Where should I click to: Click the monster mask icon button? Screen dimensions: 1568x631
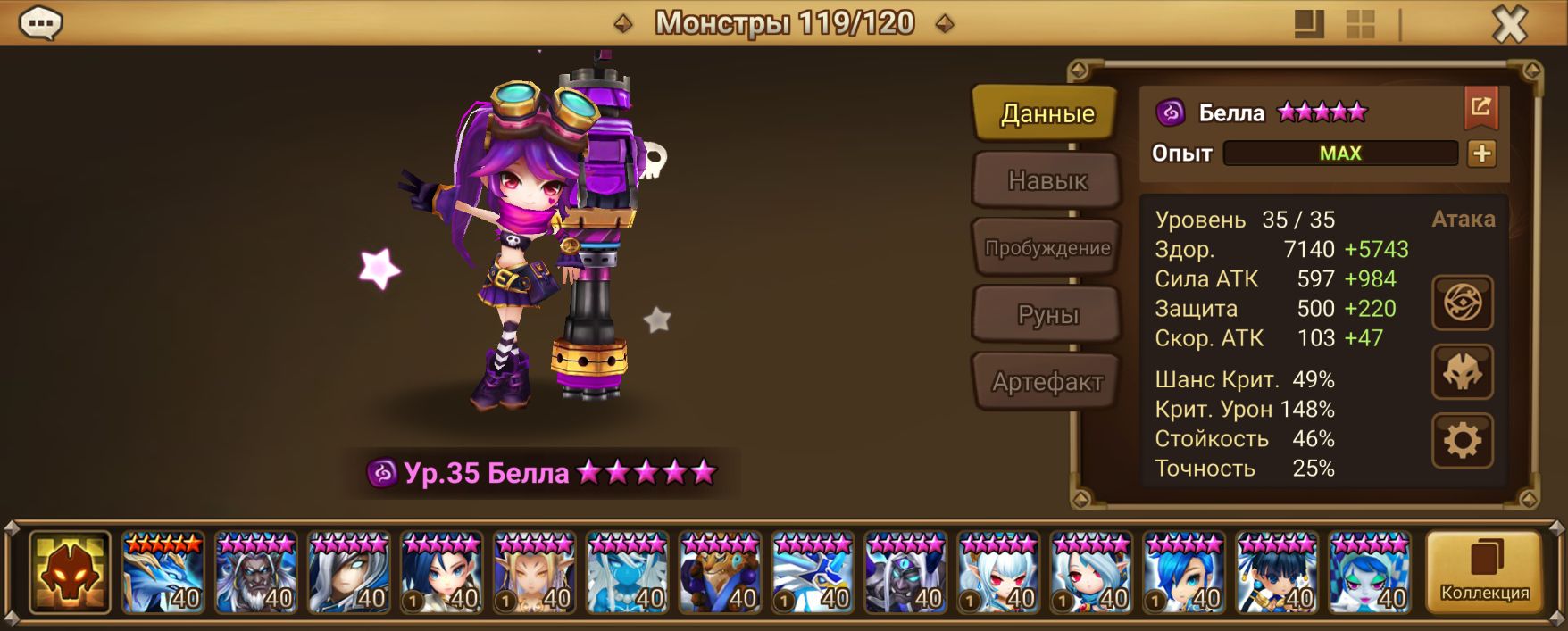click(1462, 372)
